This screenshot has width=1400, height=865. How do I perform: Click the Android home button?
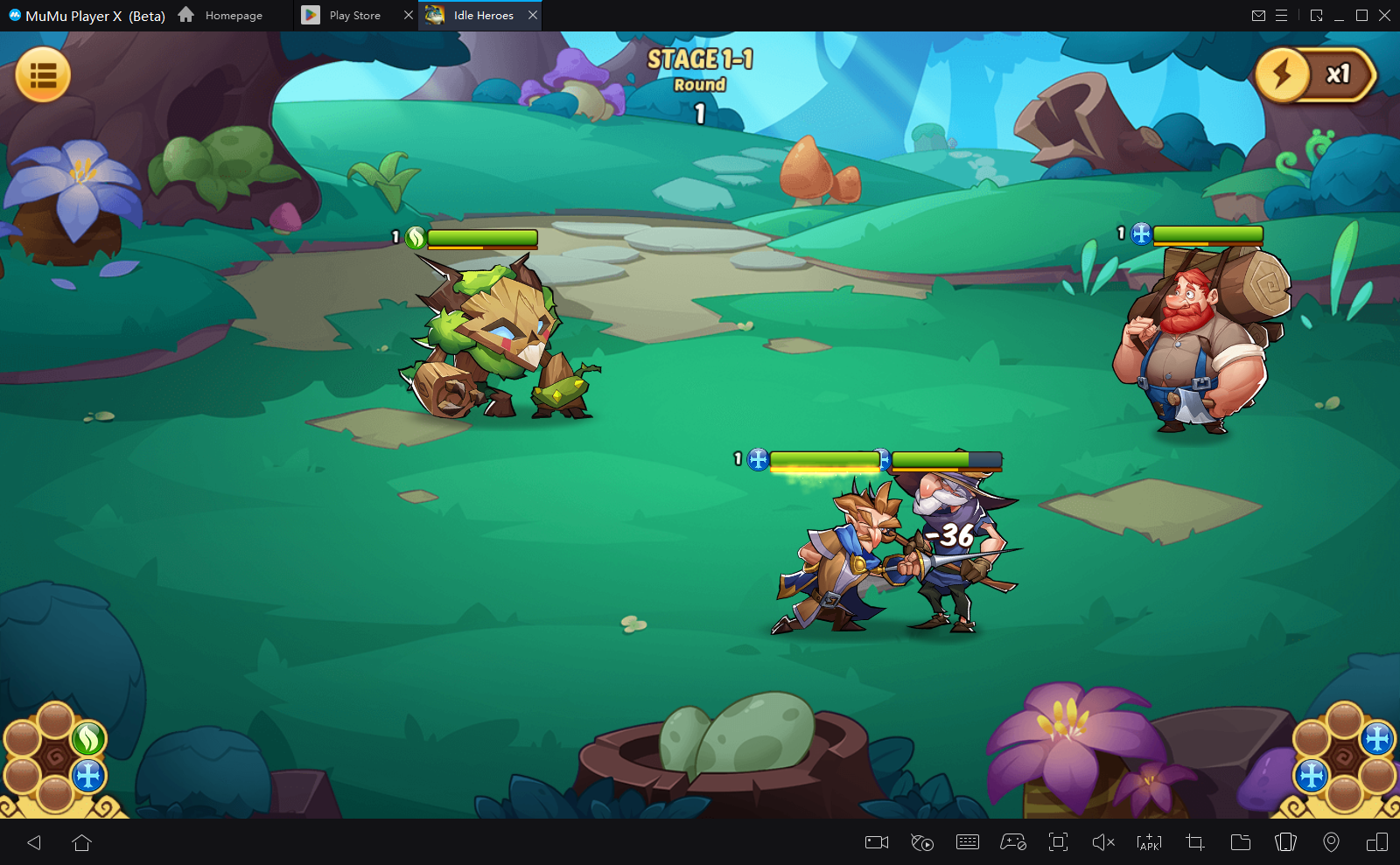click(81, 842)
